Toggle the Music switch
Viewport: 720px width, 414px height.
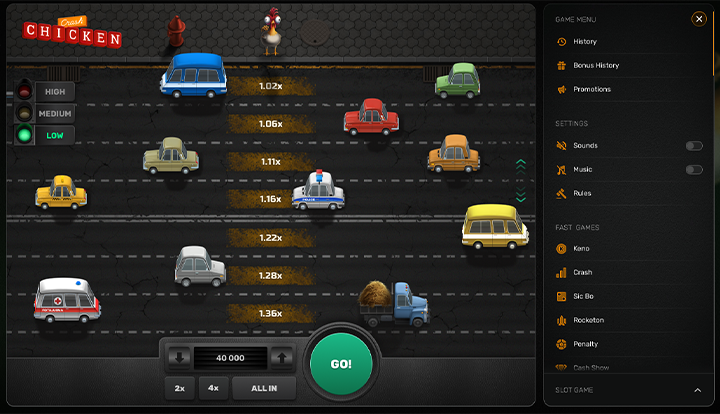point(694,170)
